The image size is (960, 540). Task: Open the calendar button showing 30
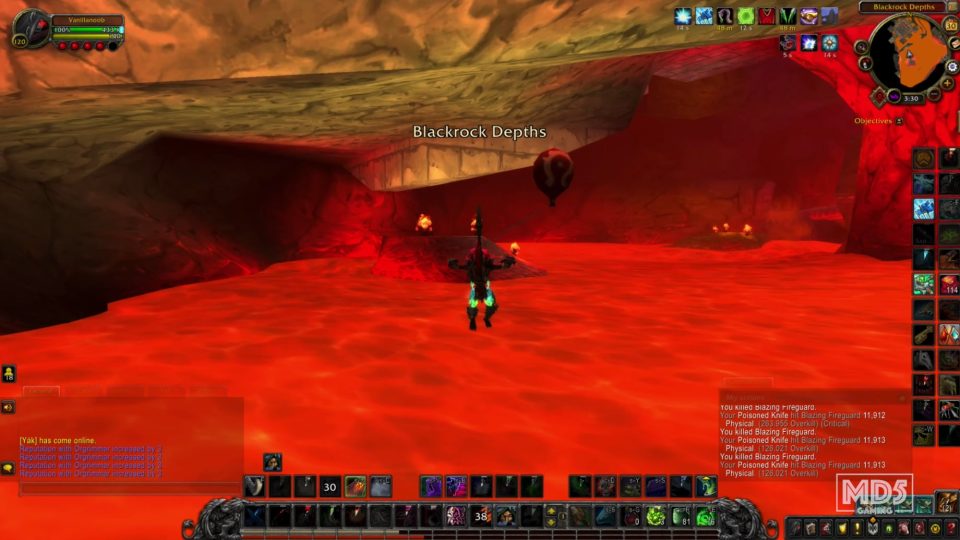point(951,26)
